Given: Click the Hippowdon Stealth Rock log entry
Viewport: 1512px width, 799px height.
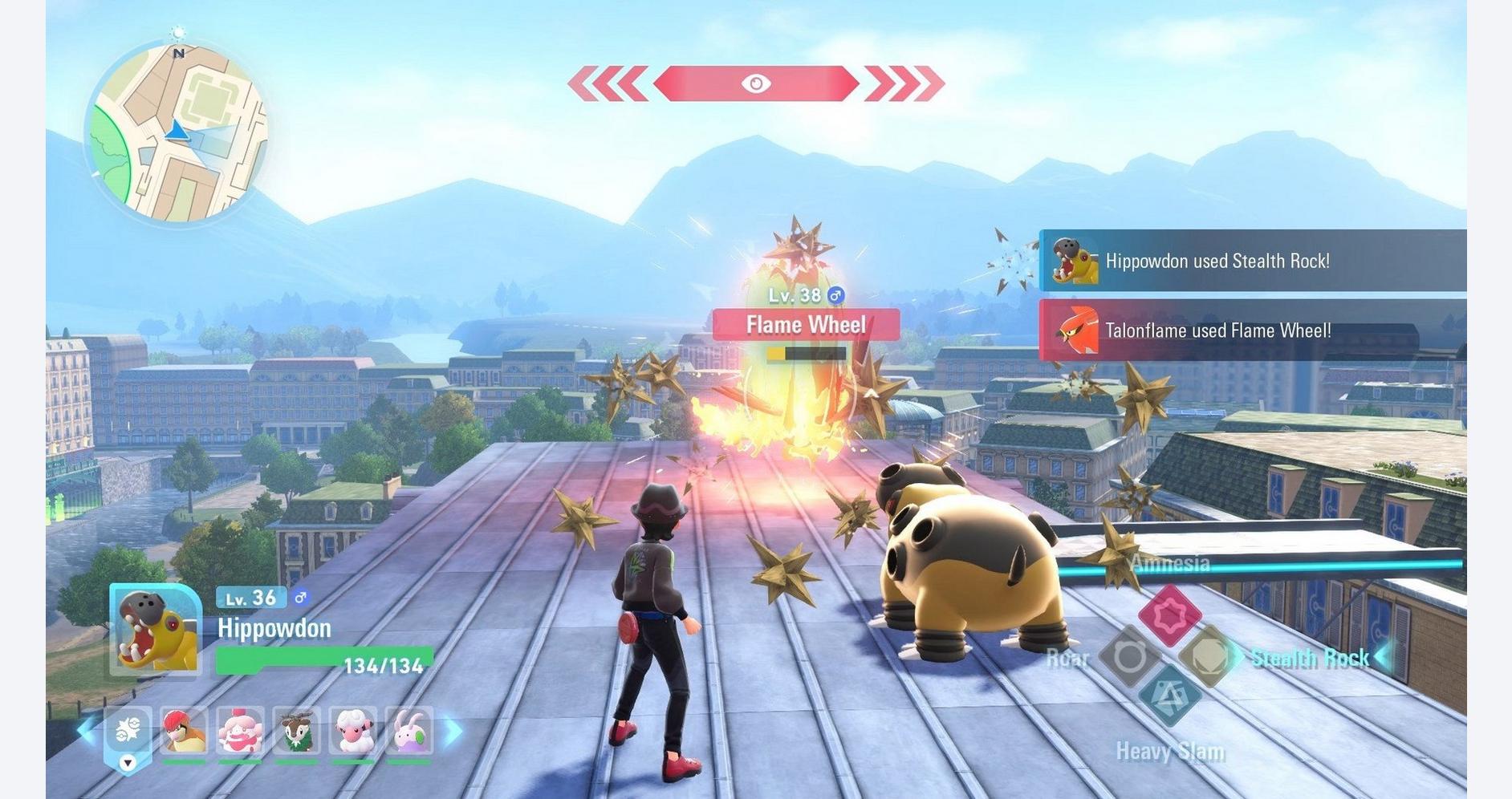Looking at the screenshot, I should click(x=1252, y=261).
